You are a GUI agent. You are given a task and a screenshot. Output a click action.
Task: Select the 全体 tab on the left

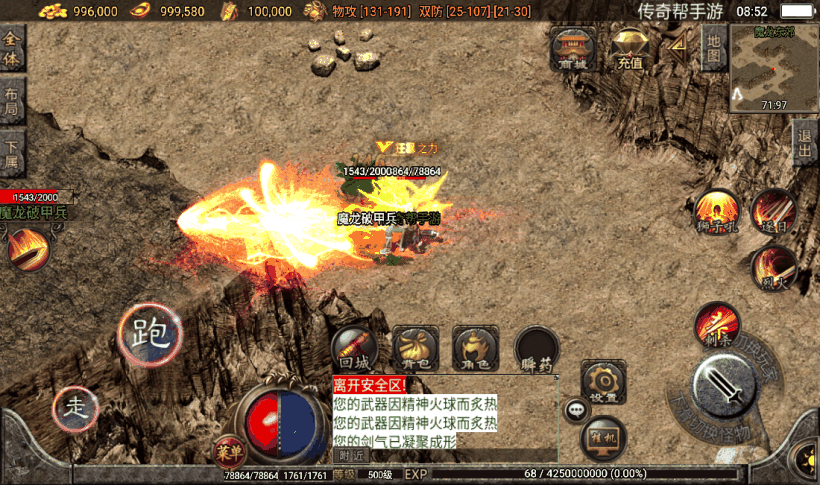point(12,48)
